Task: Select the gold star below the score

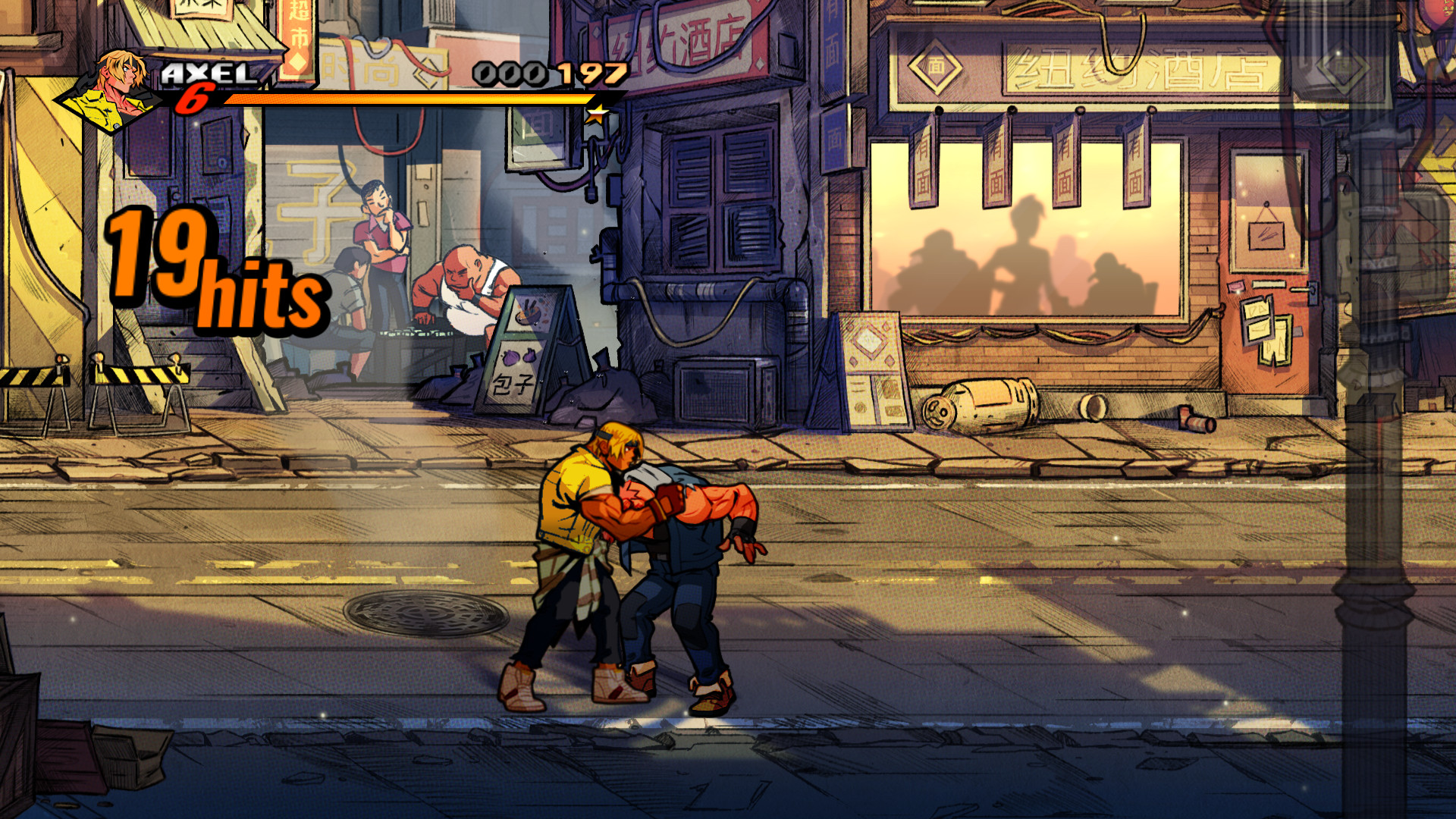Action: pos(598,115)
